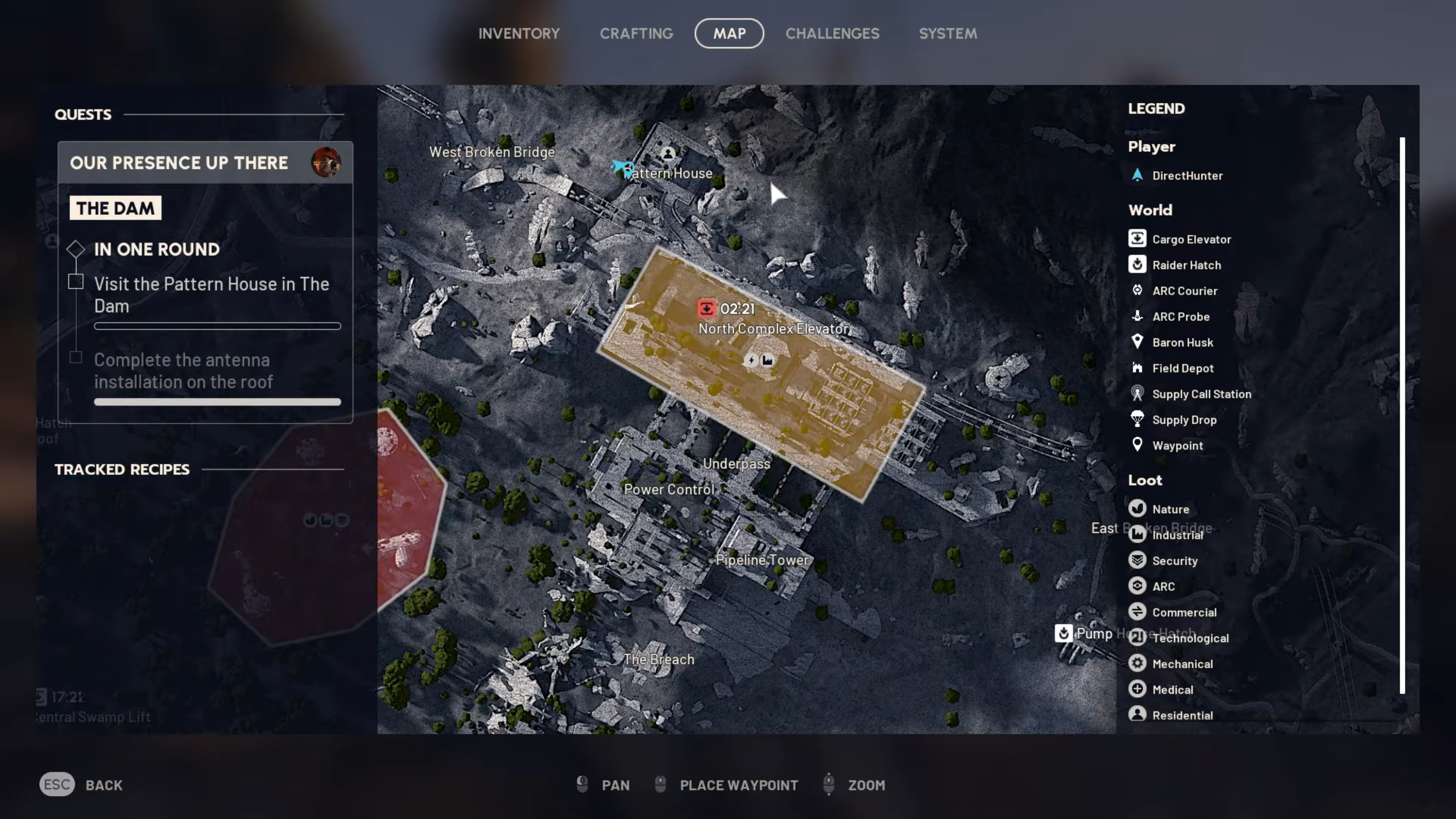Open the Crafting tab
Image resolution: width=1456 pixels, height=819 pixels.
click(636, 34)
